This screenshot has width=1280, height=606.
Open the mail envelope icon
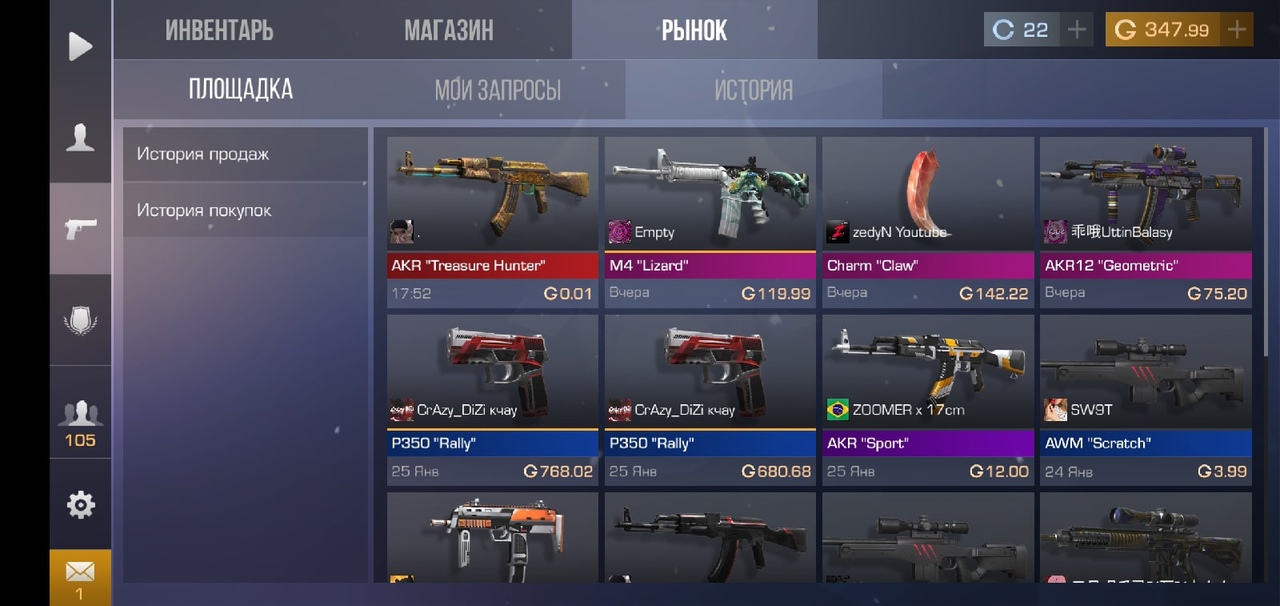coord(80,575)
